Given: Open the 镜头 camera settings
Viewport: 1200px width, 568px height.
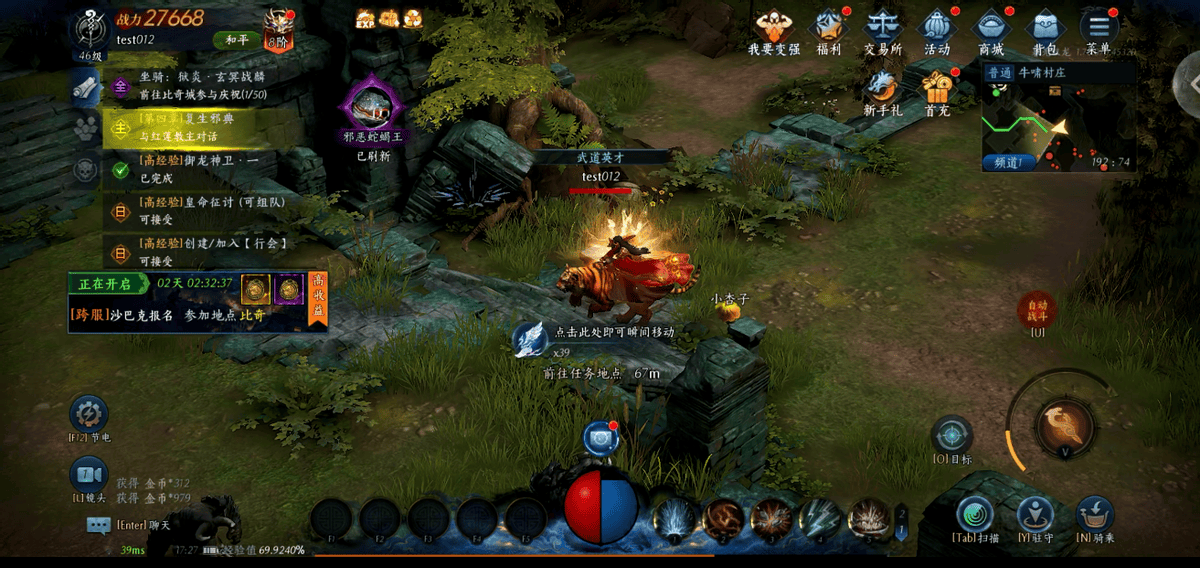Looking at the screenshot, I should click(88, 476).
